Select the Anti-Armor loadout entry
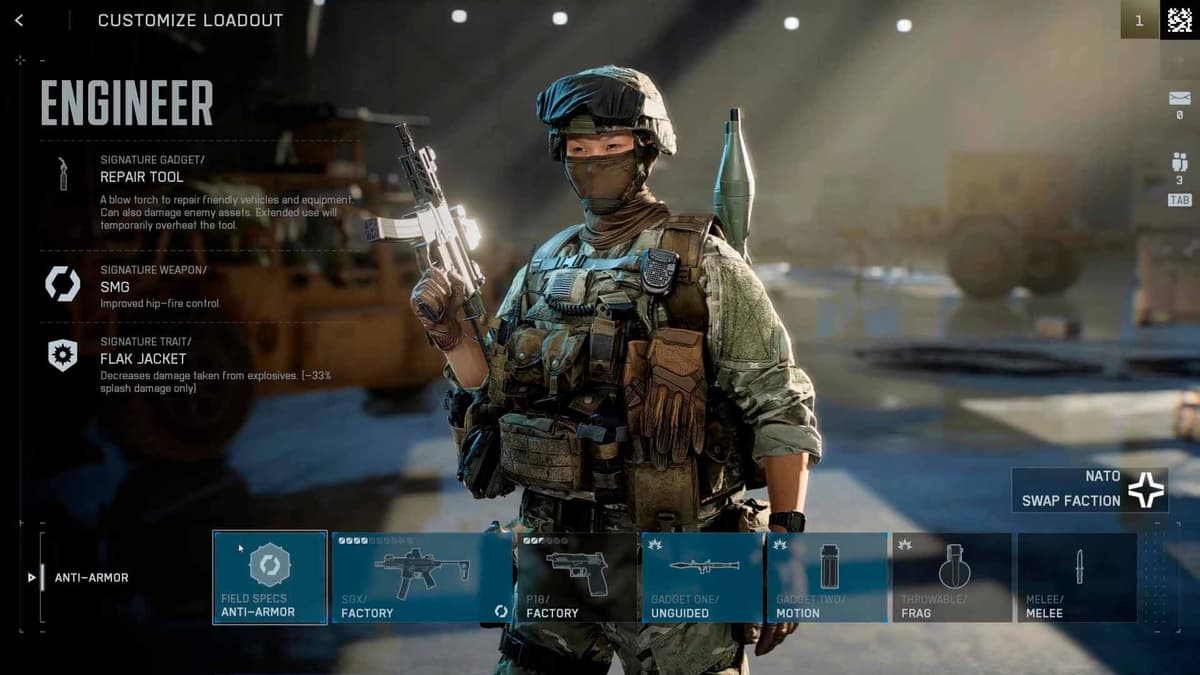The image size is (1200, 675). click(x=91, y=577)
